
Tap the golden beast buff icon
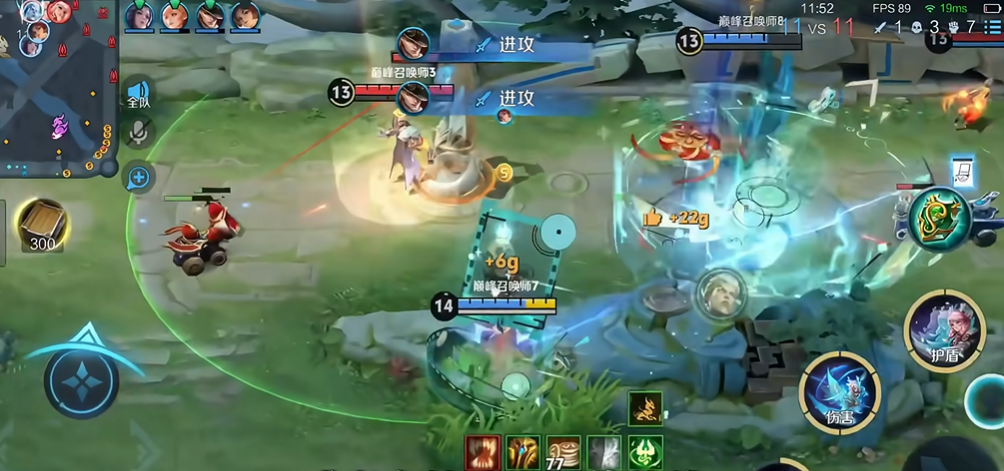[645, 407]
